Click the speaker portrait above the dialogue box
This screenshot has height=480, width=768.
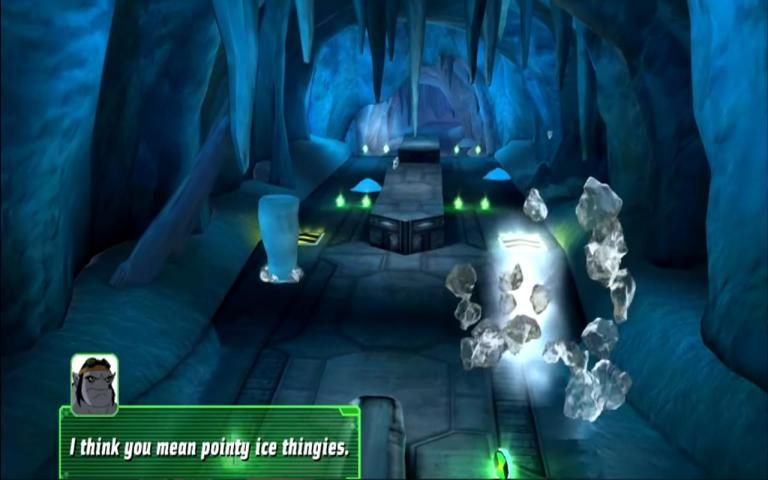(x=94, y=383)
